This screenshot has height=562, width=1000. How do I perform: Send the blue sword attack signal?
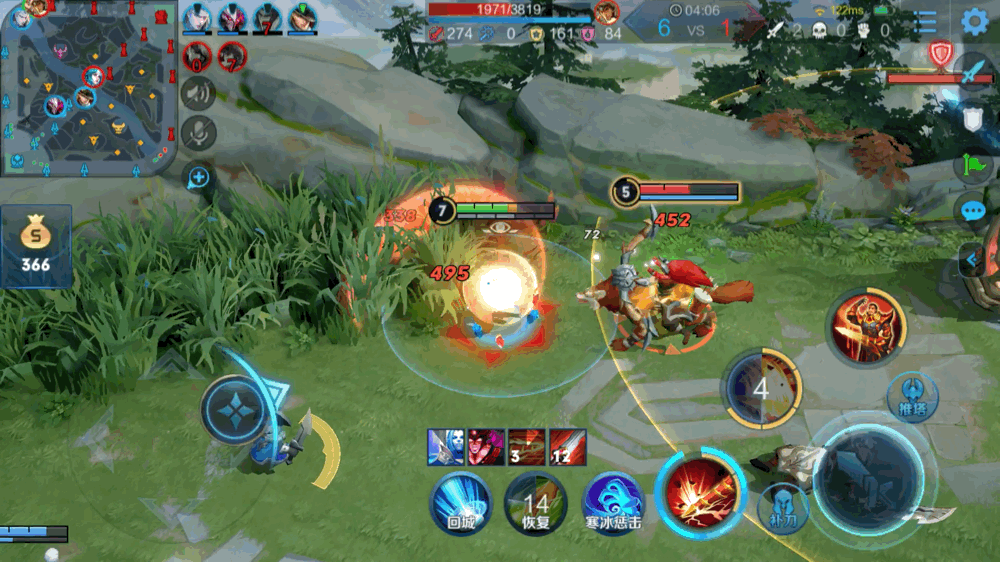pos(972,72)
